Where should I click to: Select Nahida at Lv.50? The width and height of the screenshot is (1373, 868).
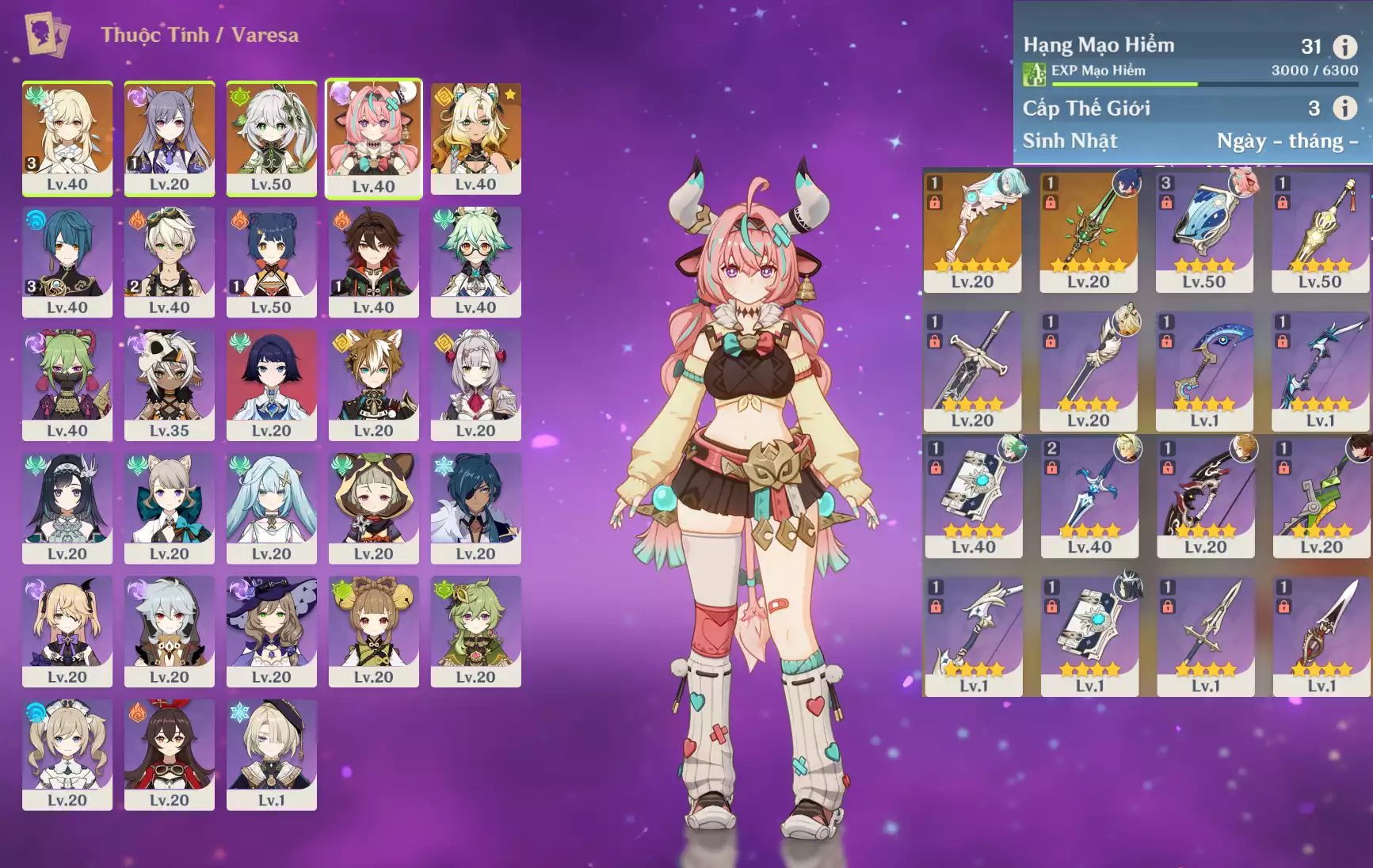point(272,137)
